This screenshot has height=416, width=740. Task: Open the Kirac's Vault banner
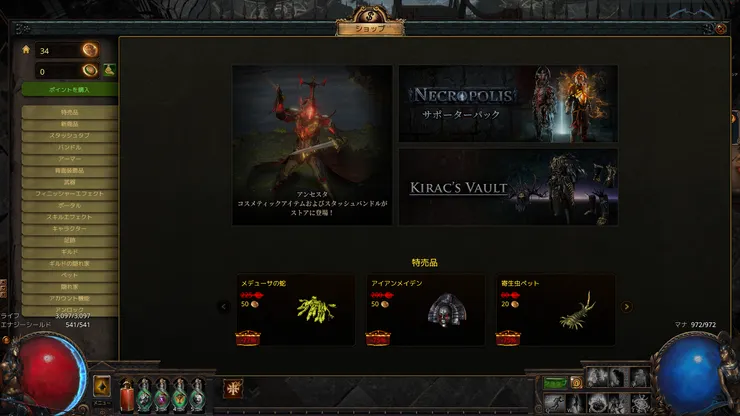tap(508, 187)
